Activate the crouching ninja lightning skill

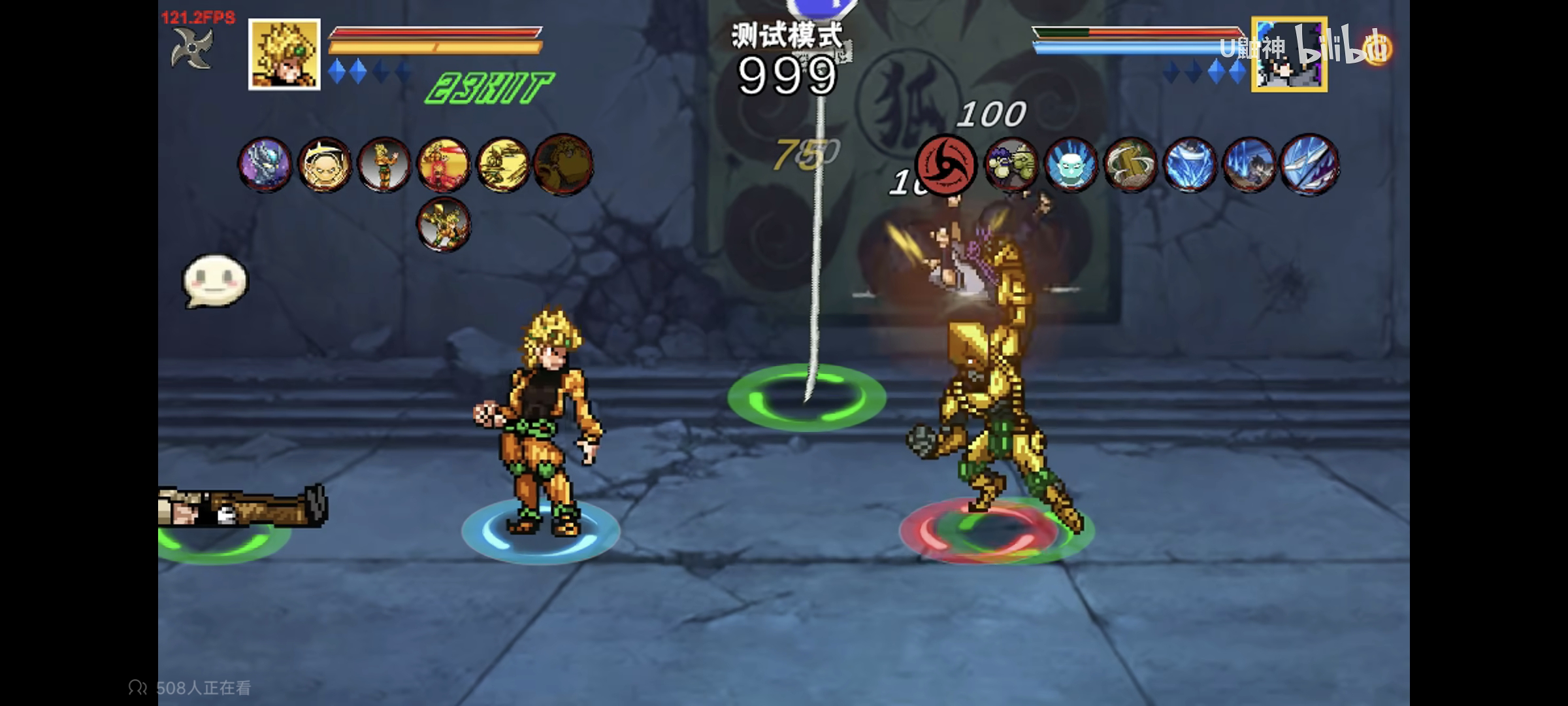pos(1249,165)
